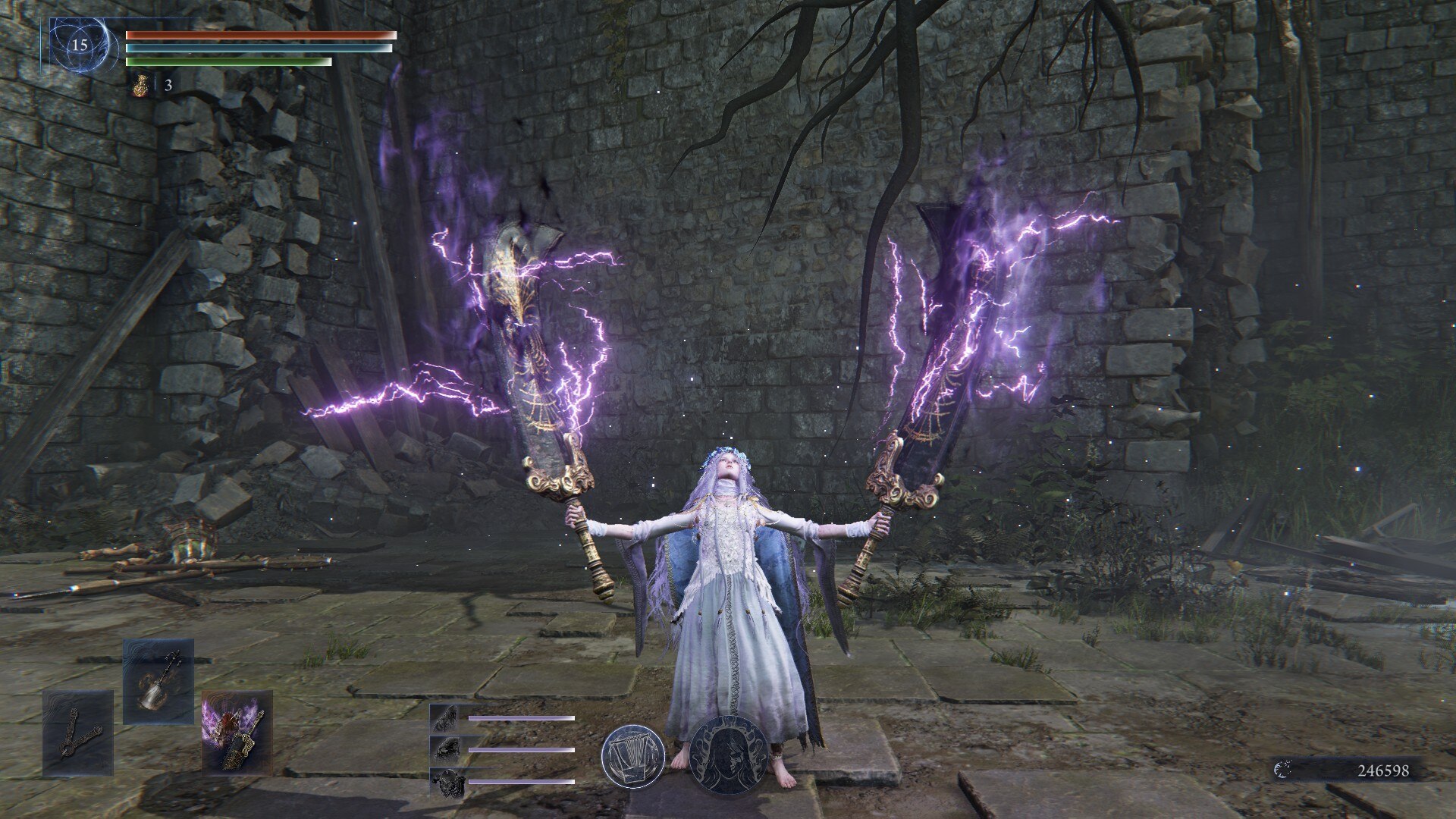Click the golden flask item icon
The height and width of the screenshot is (819, 1456).
tap(140, 85)
